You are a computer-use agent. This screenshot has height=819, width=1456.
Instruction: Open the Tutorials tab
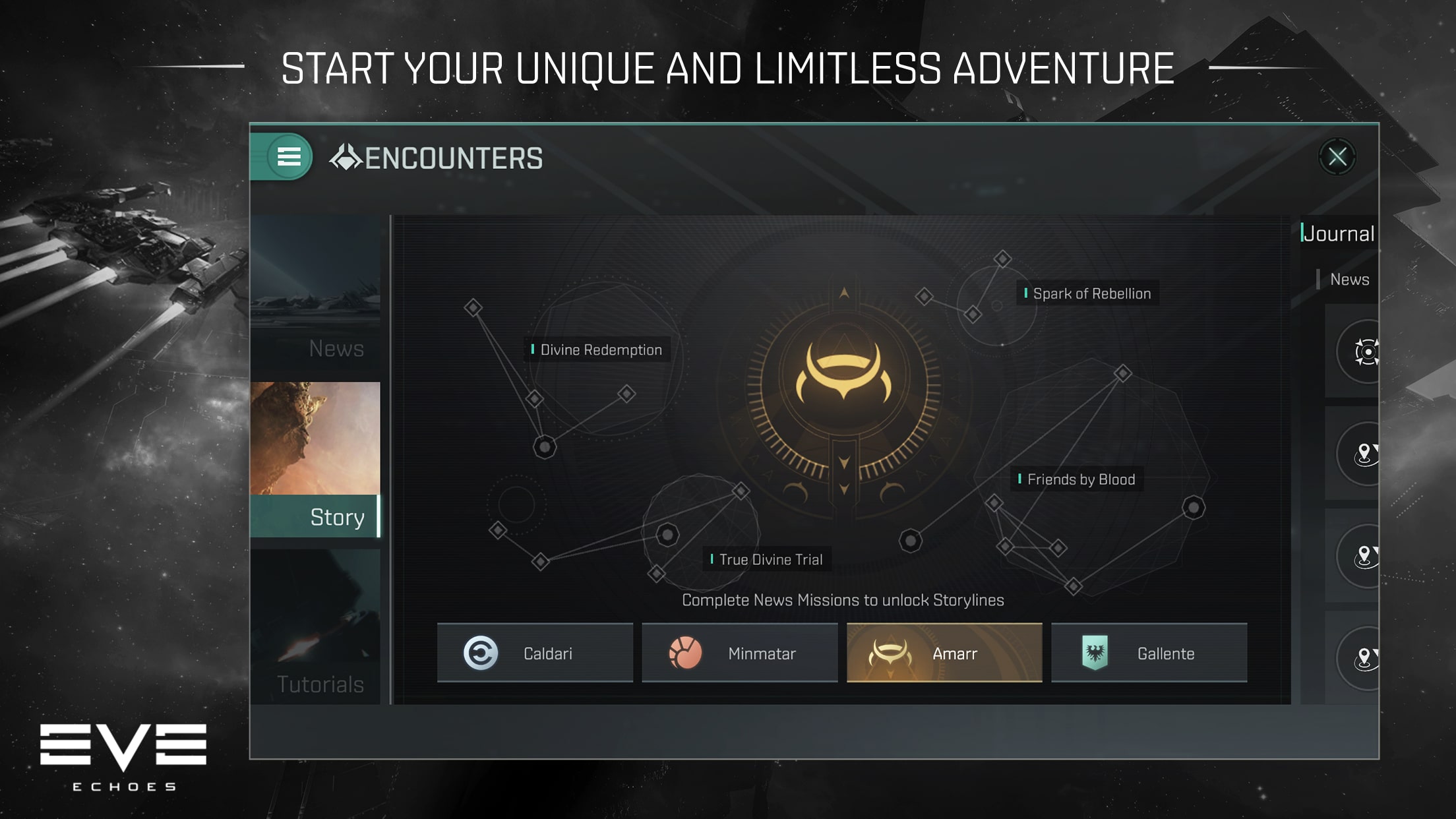pos(316,626)
